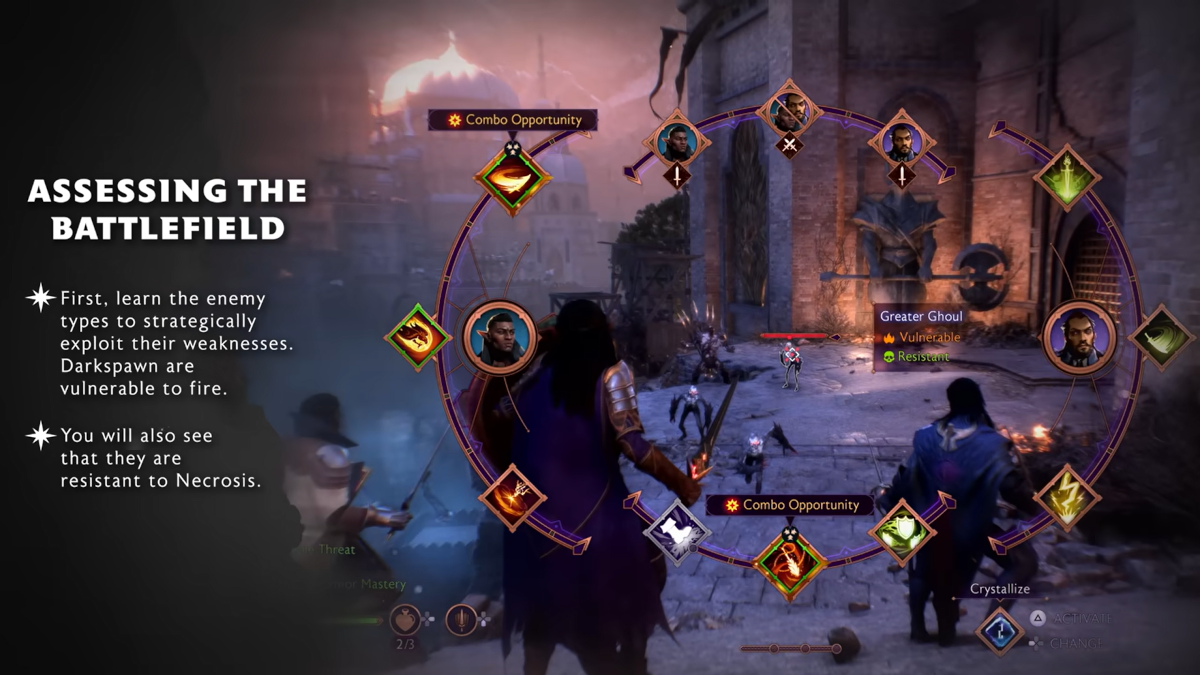Select the white silhouette diamond ability
This screenshot has height=675, width=1200.
677,532
